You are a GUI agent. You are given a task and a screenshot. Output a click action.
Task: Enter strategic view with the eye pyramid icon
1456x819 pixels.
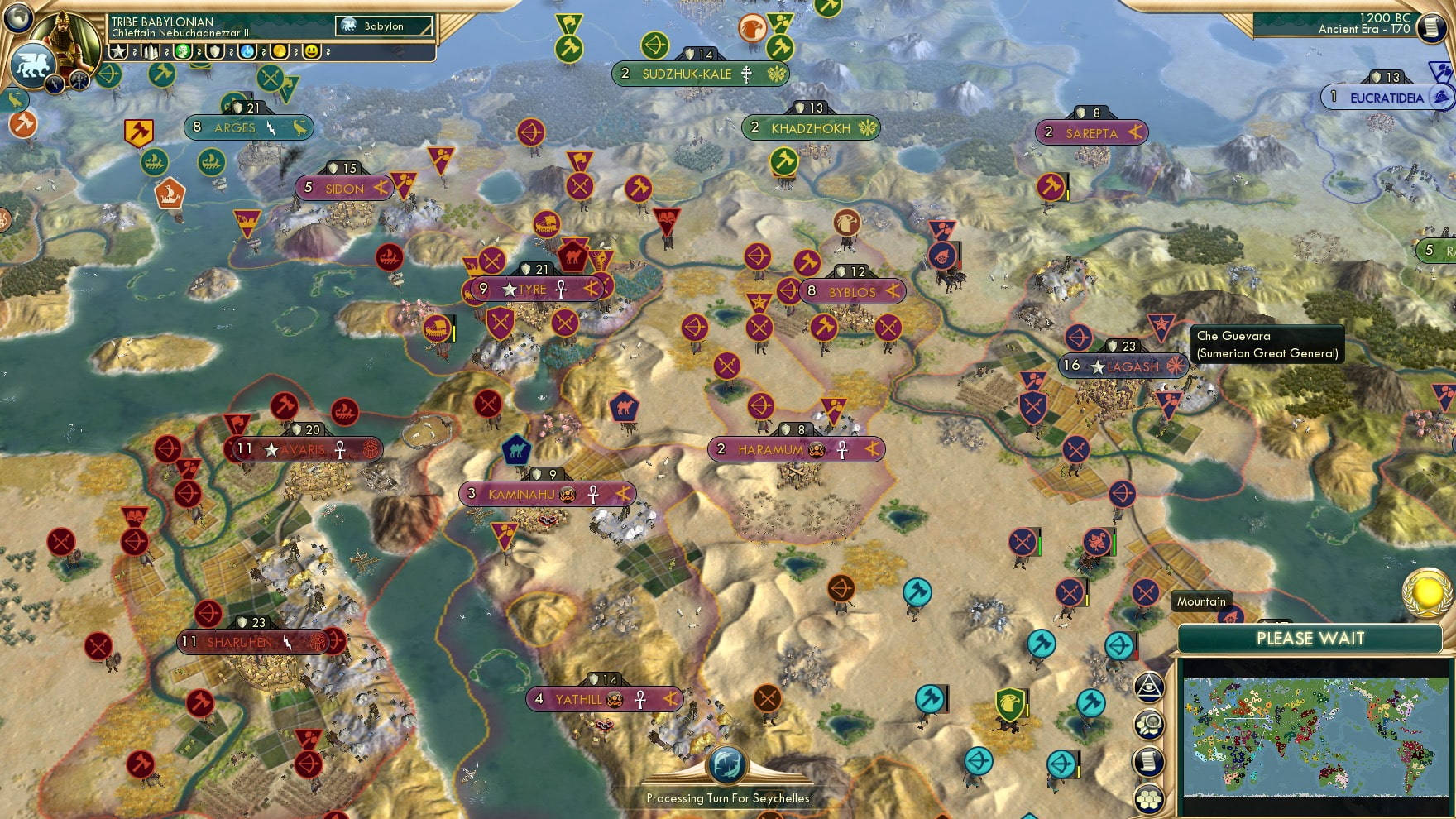1149,687
